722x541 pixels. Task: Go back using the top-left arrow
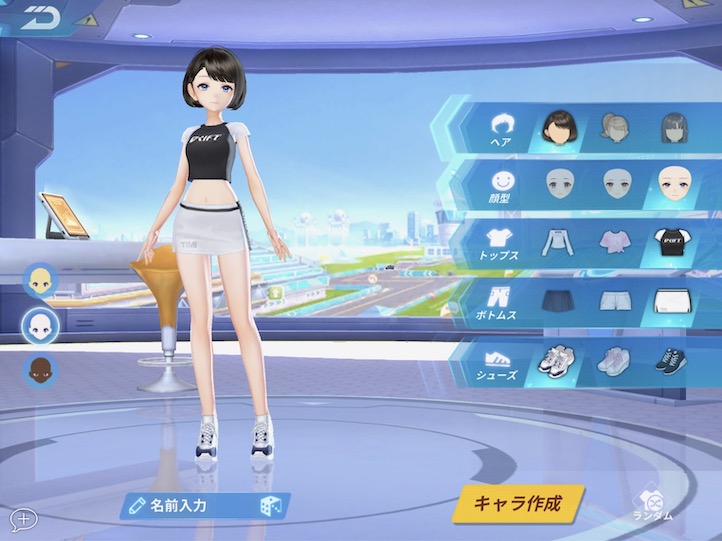(x=39, y=17)
